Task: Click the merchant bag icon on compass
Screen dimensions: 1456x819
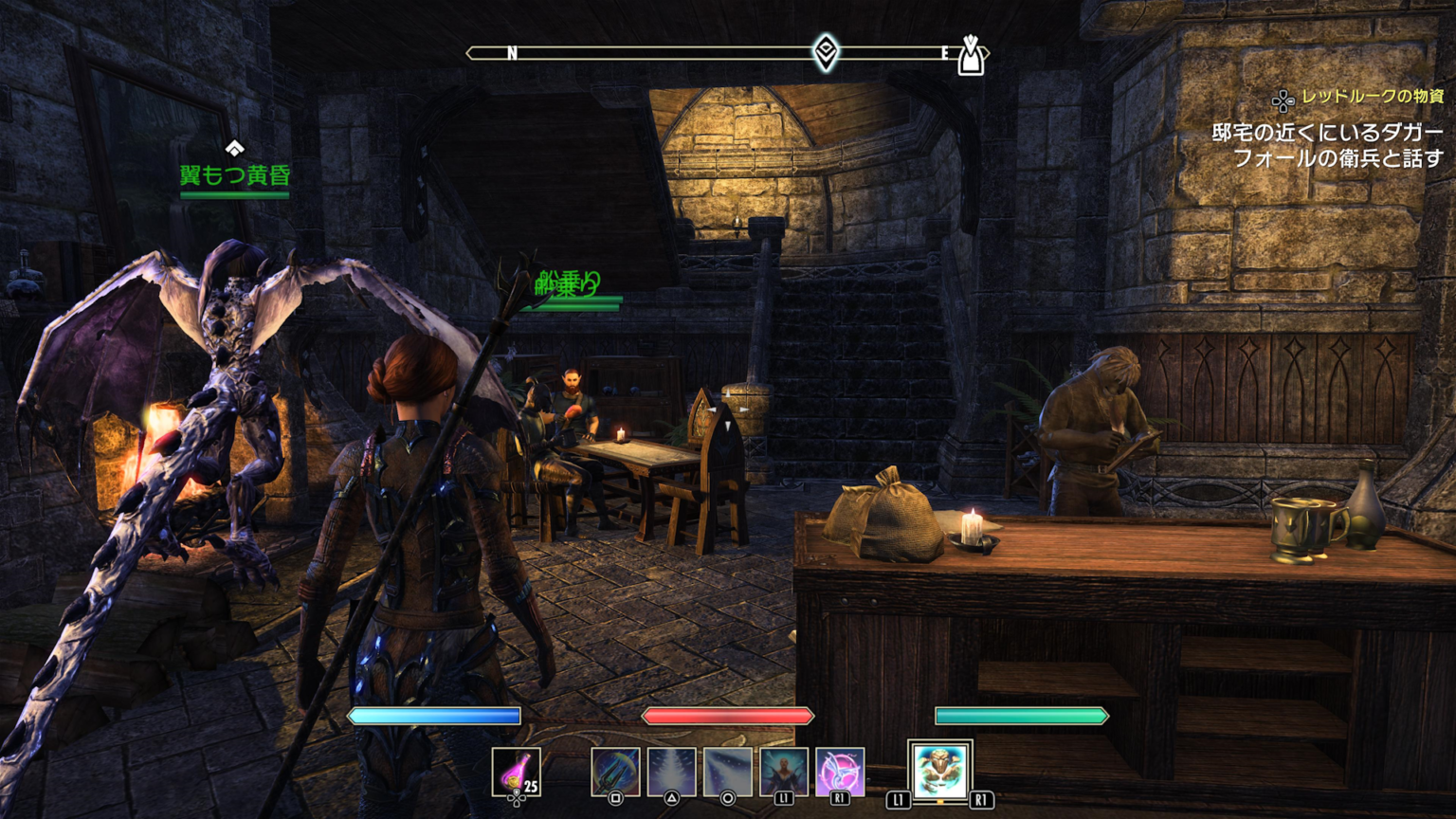Action: coord(971,56)
